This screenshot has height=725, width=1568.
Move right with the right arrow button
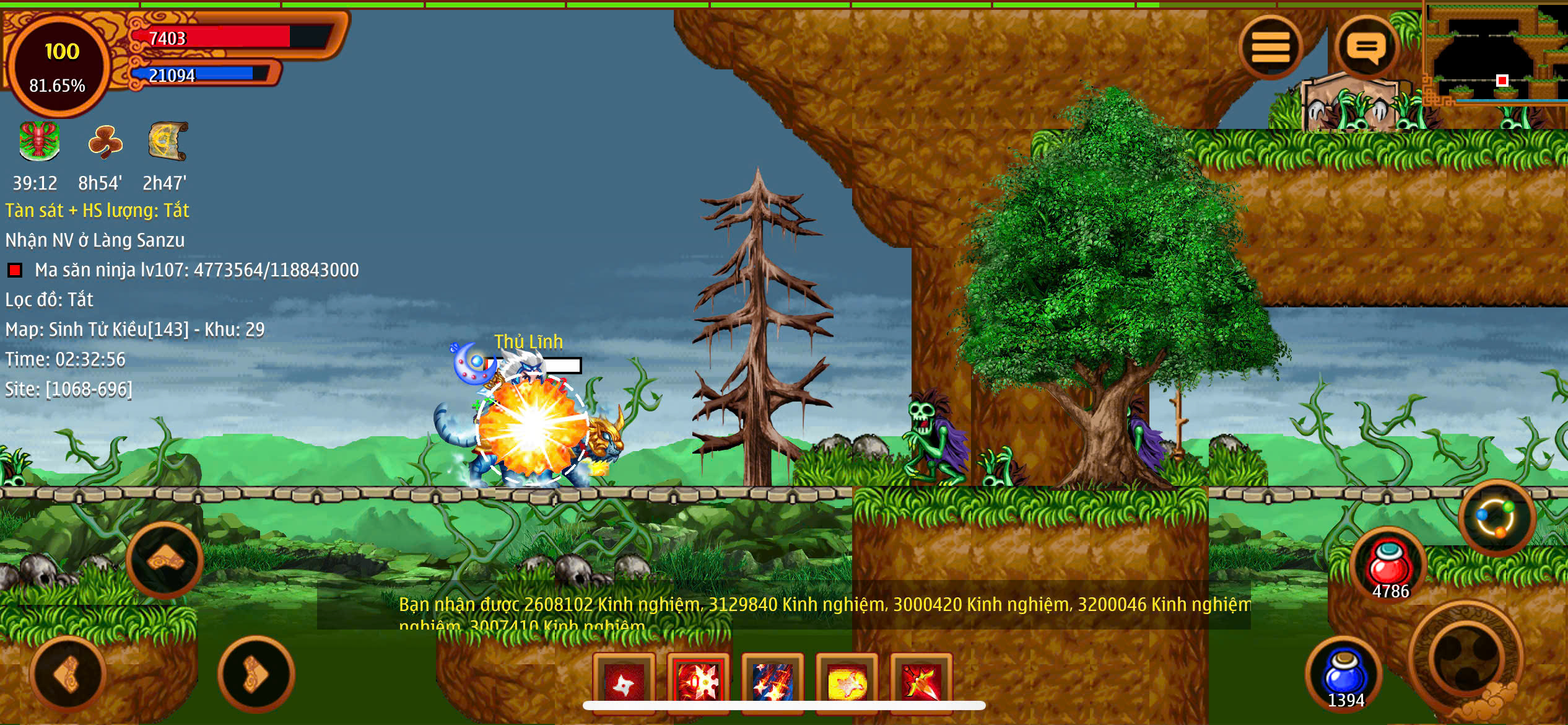click(x=255, y=674)
